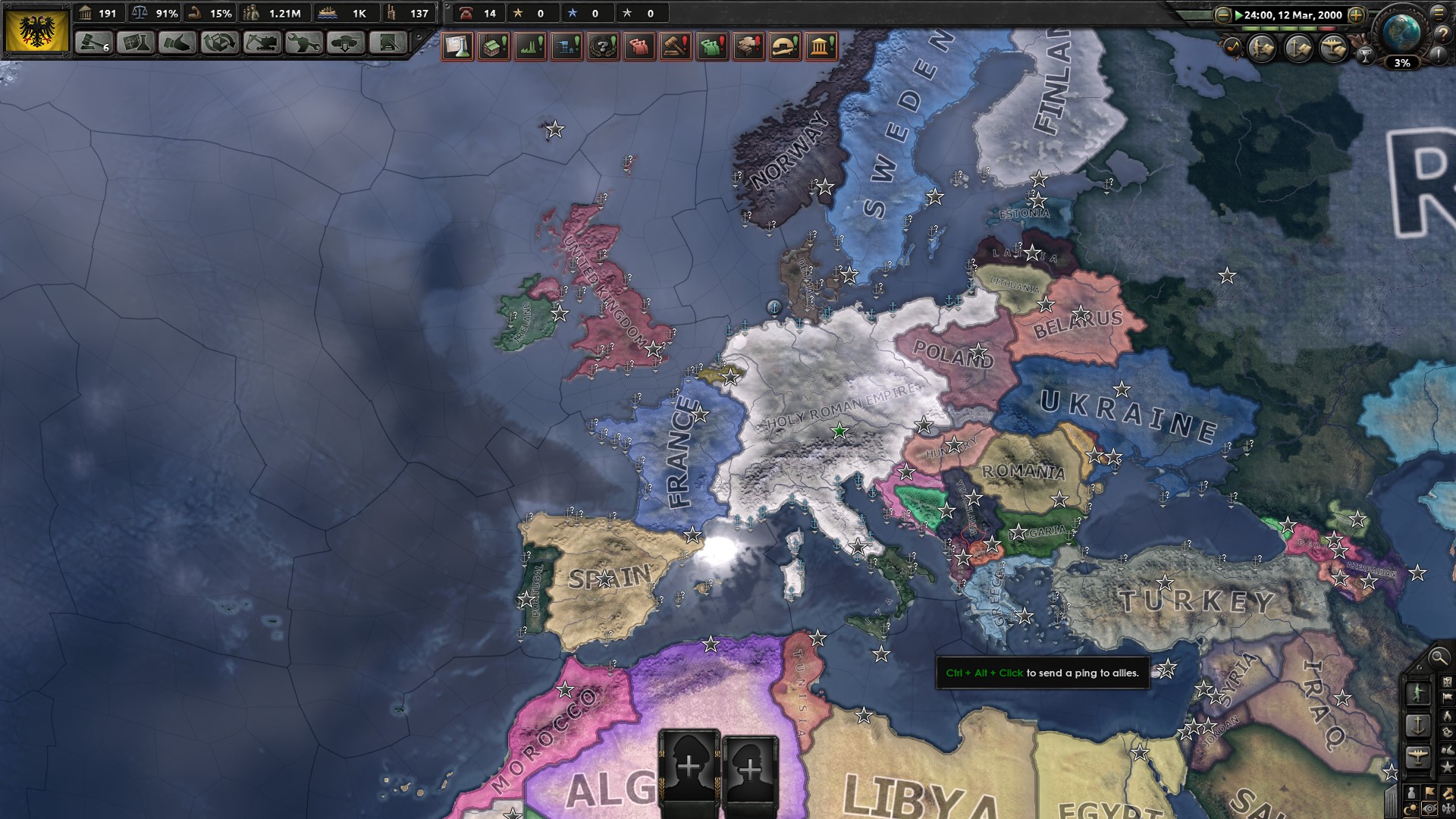The height and width of the screenshot is (819, 1456).
Task: Unpause the game with the play arrow
Action: pos(1239,15)
